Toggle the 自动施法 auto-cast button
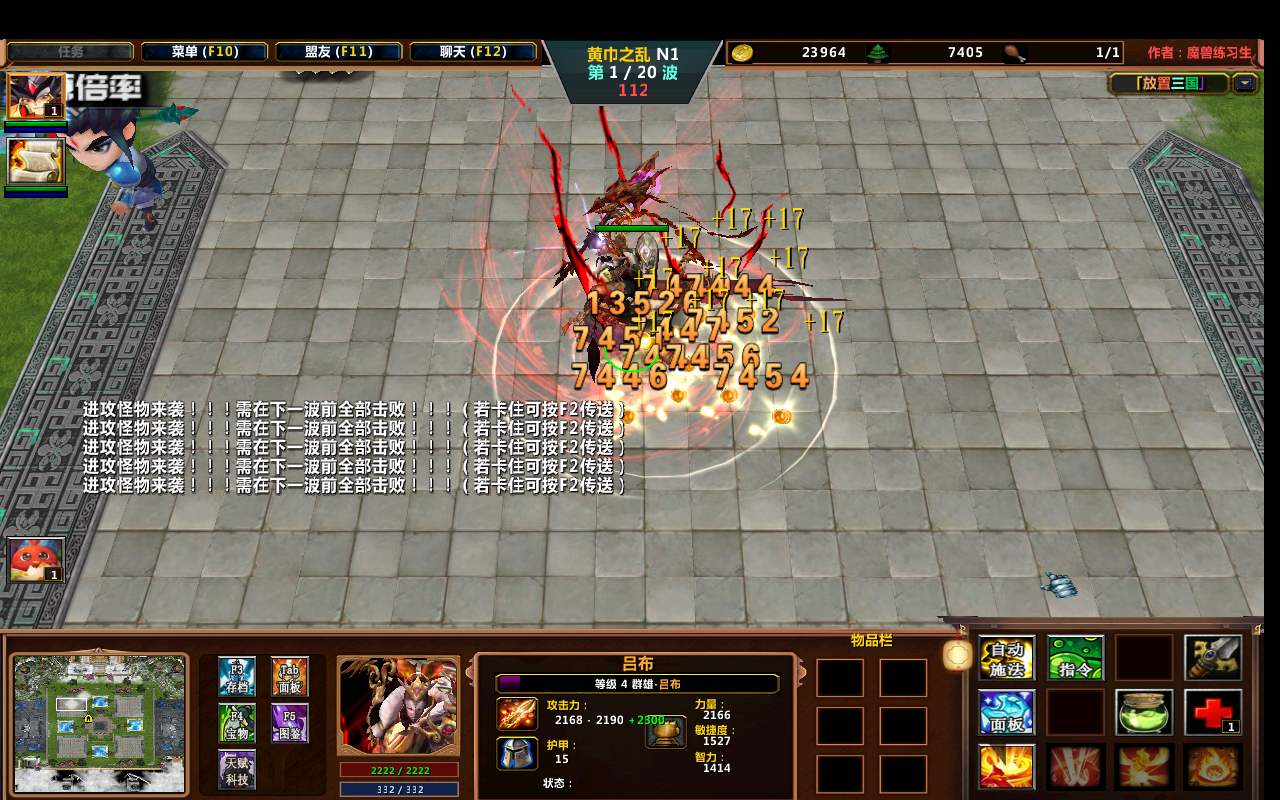 (1006, 658)
